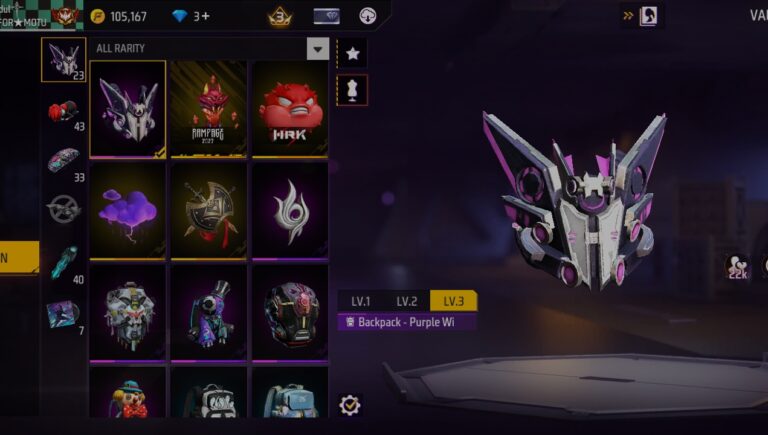The height and width of the screenshot is (435, 768).
Task: Pick the angry red HRK backpack
Action: pyautogui.click(x=290, y=108)
